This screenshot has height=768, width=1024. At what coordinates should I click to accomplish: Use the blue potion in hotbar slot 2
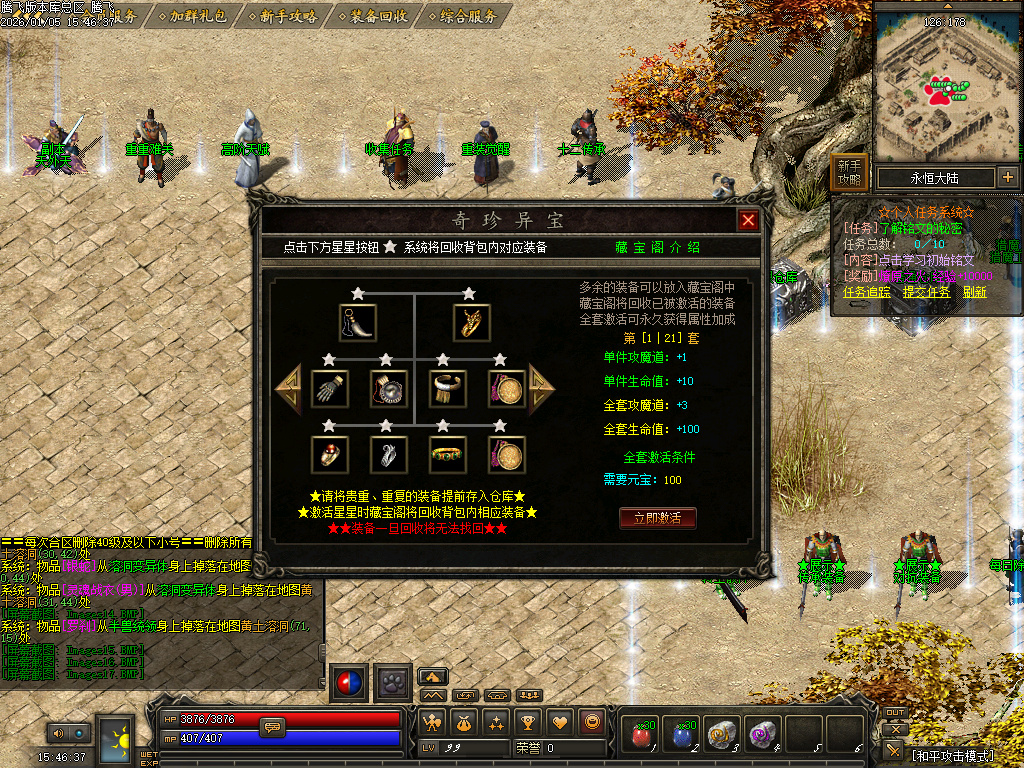[x=683, y=735]
